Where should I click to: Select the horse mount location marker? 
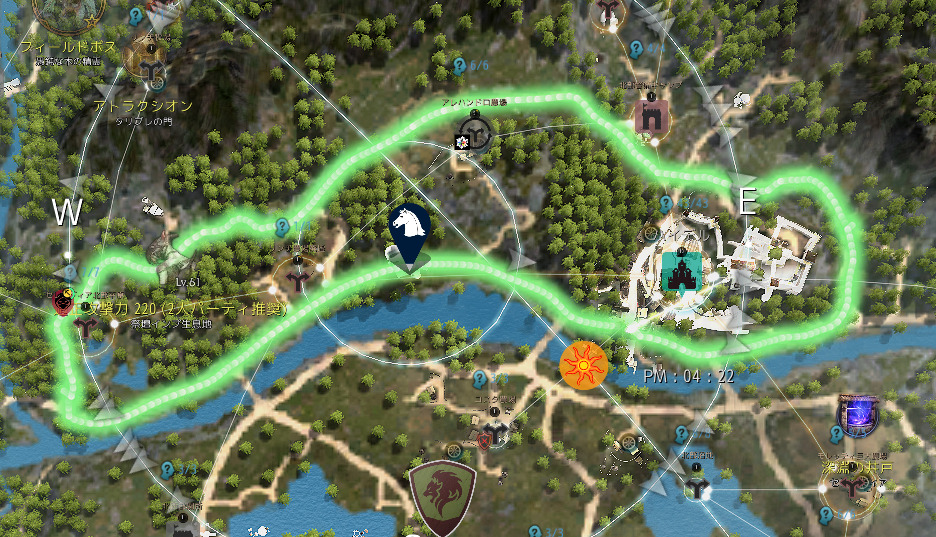pyautogui.click(x=409, y=227)
